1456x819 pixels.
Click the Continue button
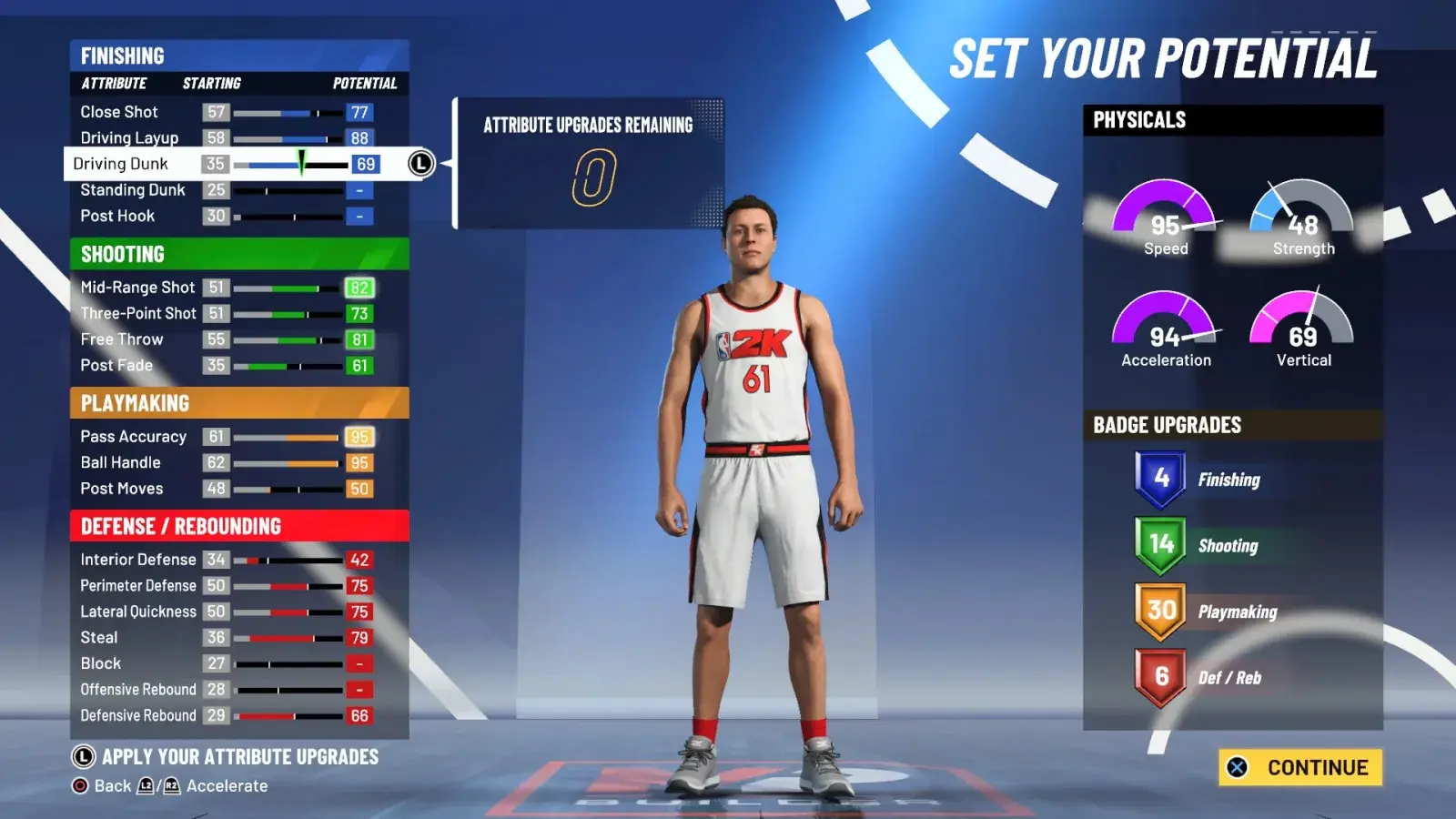tap(1300, 767)
